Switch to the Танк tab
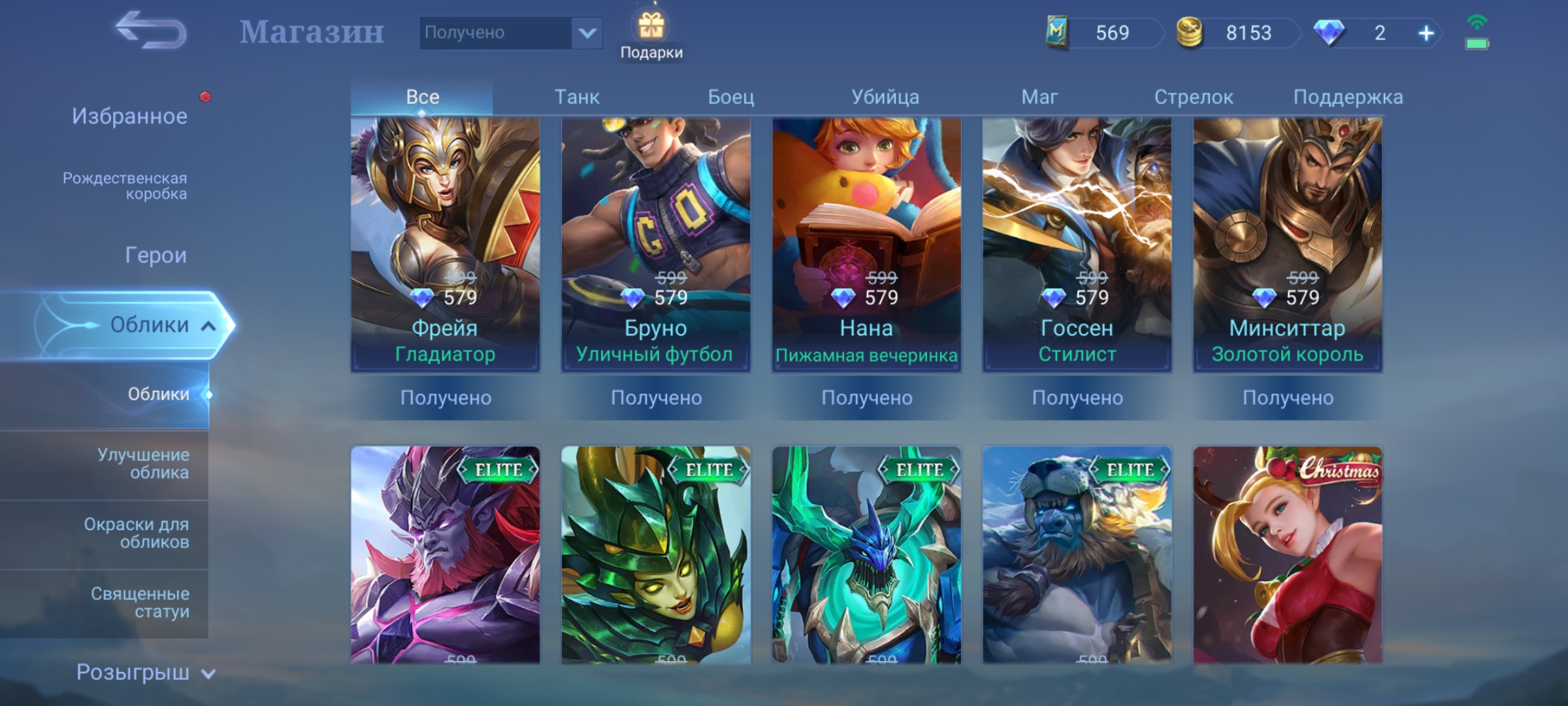The width and height of the screenshot is (1568, 706). 576,97
